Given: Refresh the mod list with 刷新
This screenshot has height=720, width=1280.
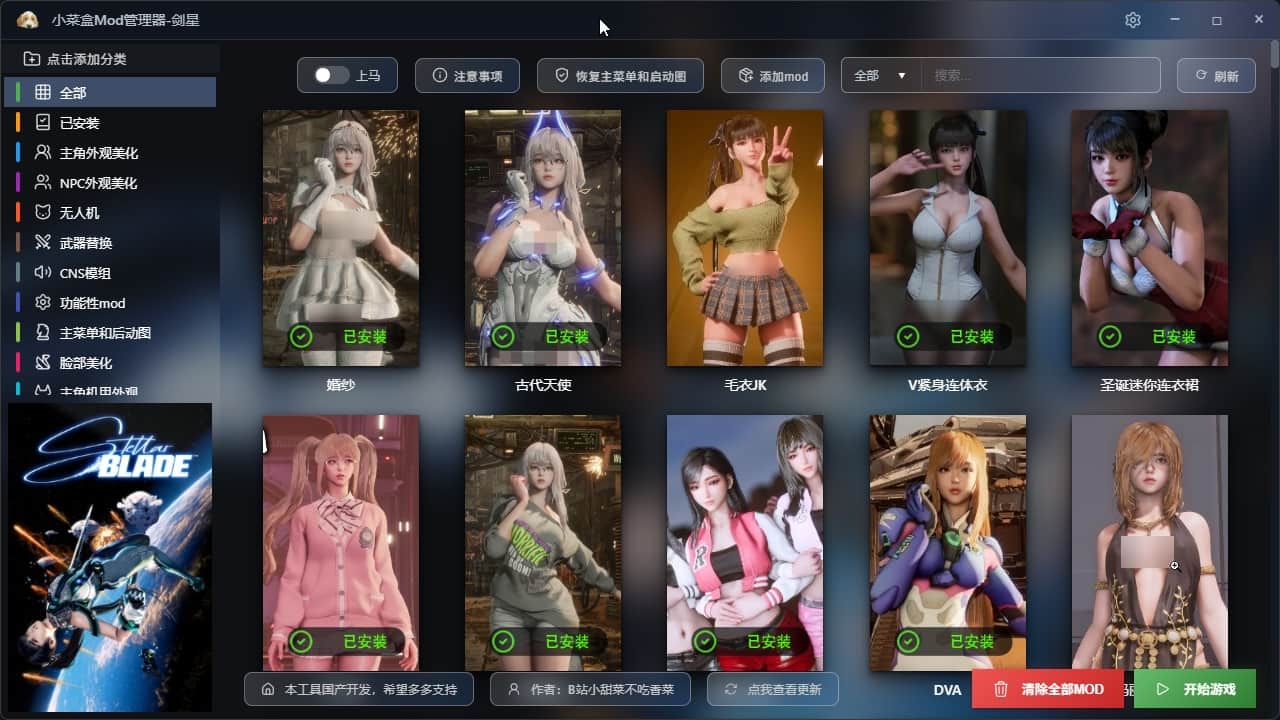Looking at the screenshot, I should pyautogui.click(x=1216, y=76).
